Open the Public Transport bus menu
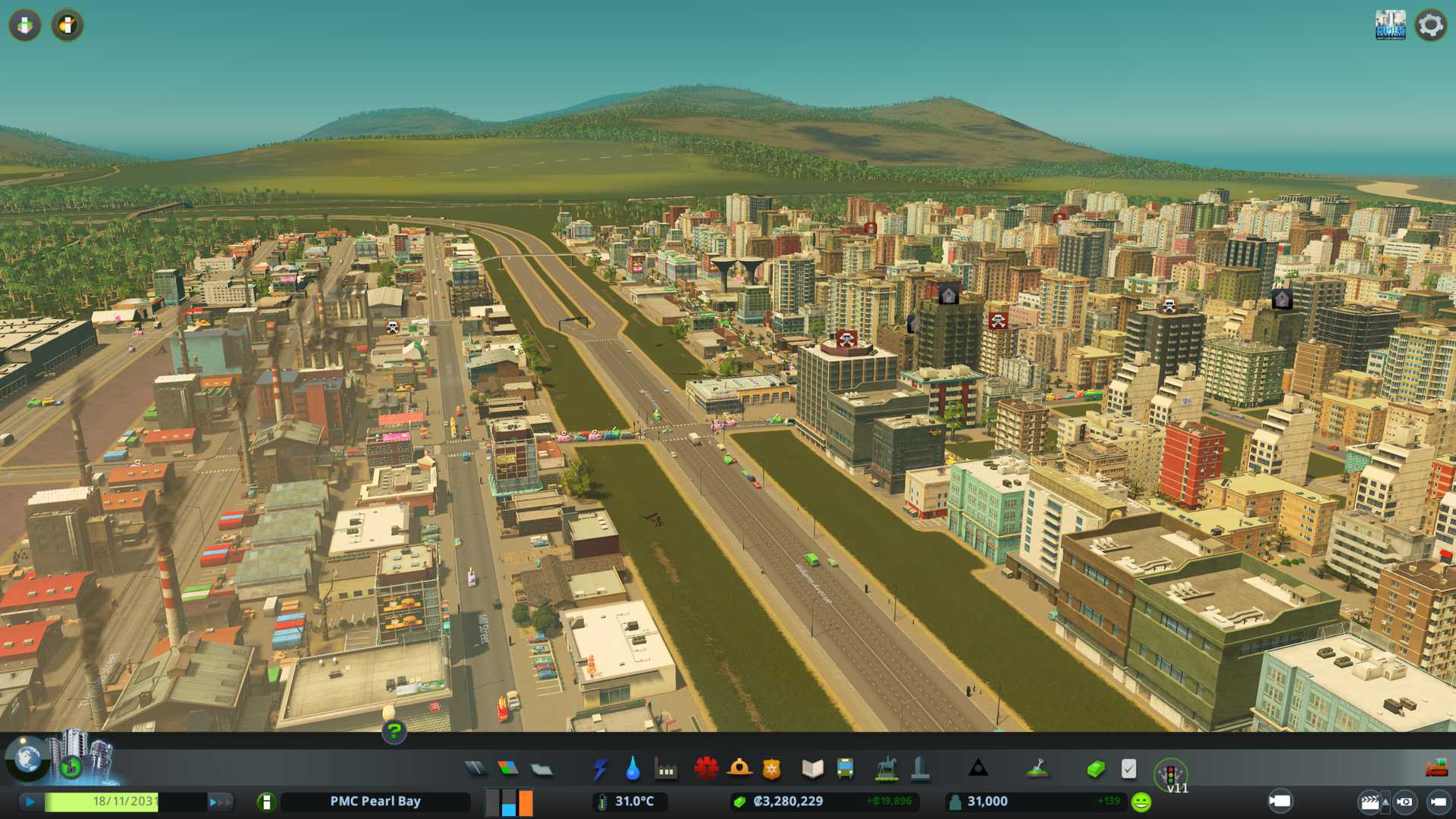This screenshot has height=819, width=1456. [845, 769]
